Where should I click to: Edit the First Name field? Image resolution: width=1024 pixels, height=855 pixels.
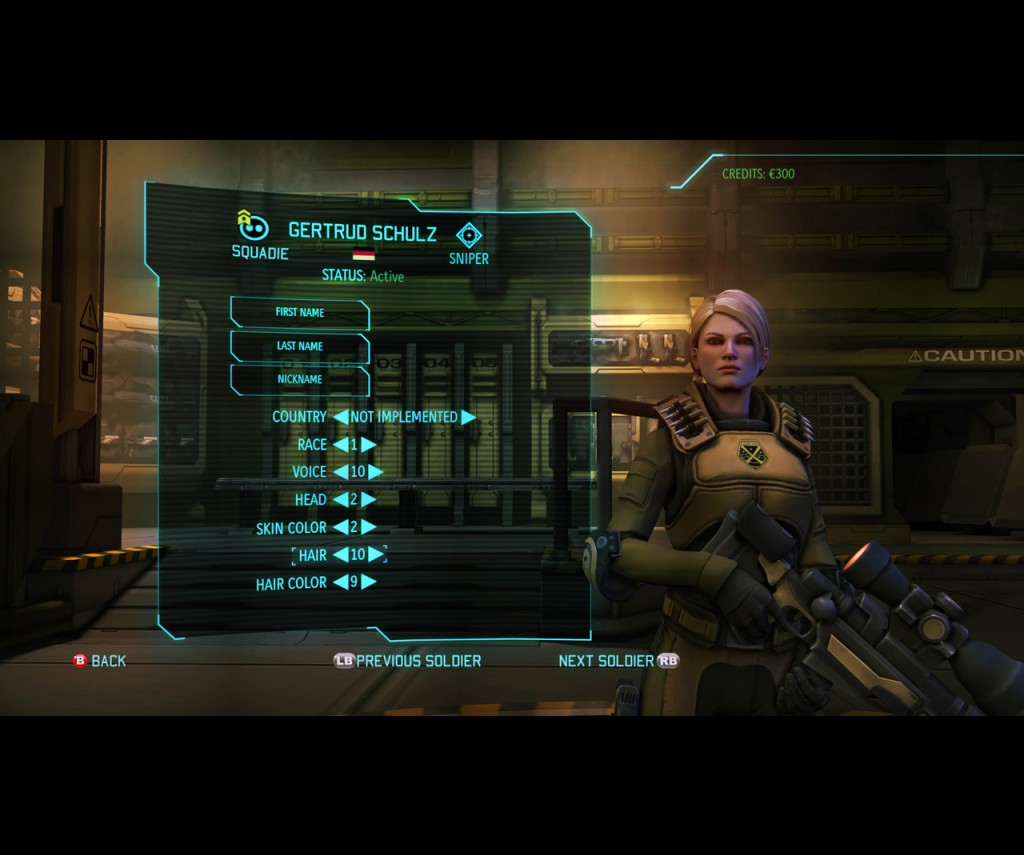click(300, 313)
